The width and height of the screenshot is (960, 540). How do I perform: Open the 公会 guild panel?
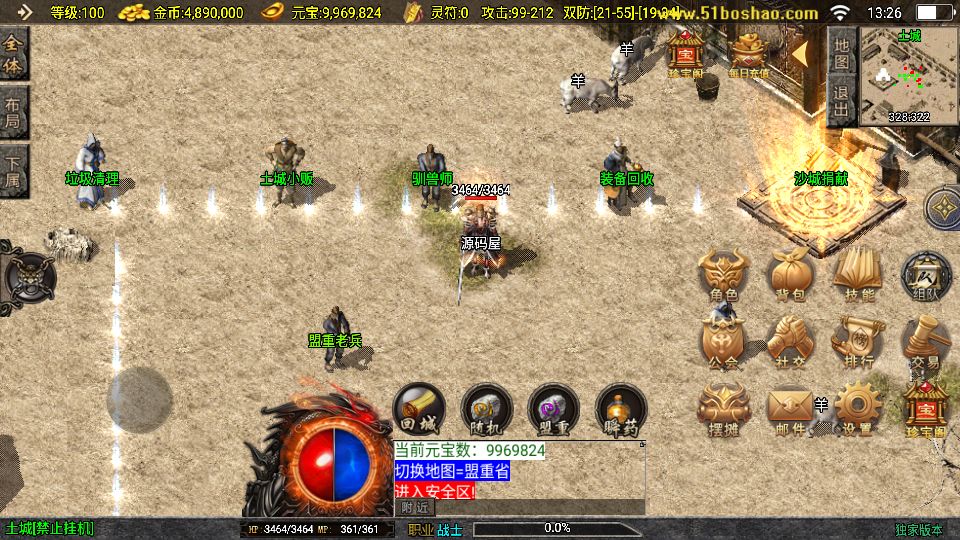click(722, 343)
